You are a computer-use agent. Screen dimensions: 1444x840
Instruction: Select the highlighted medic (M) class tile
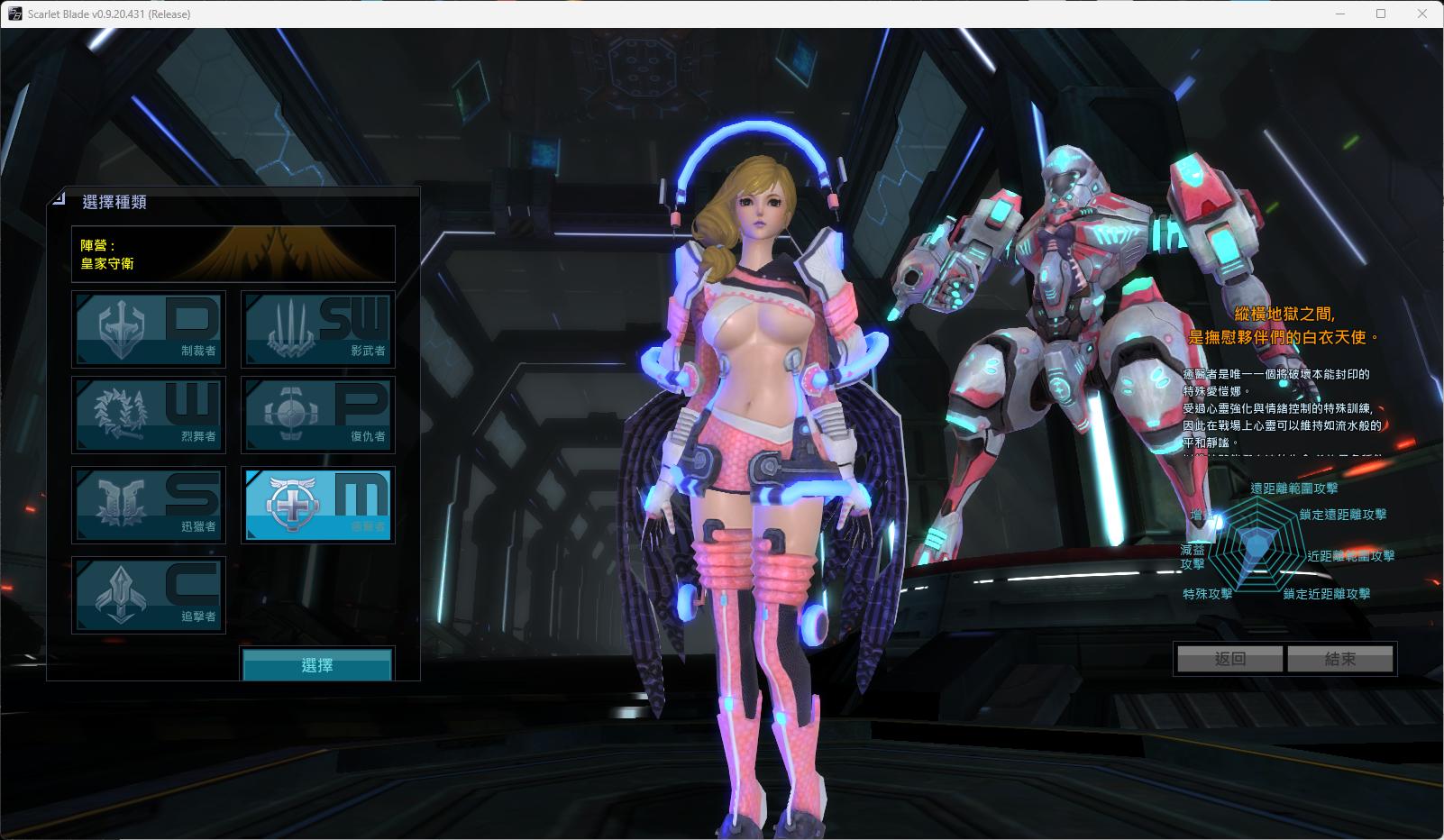pos(317,505)
